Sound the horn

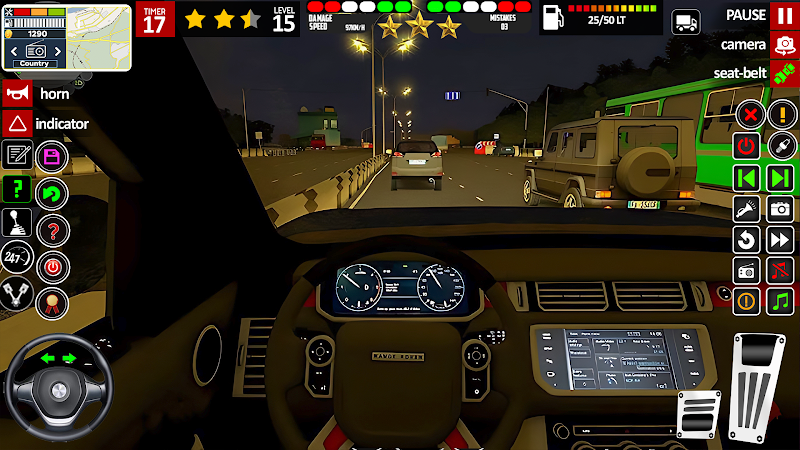click(x=17, y=93)
